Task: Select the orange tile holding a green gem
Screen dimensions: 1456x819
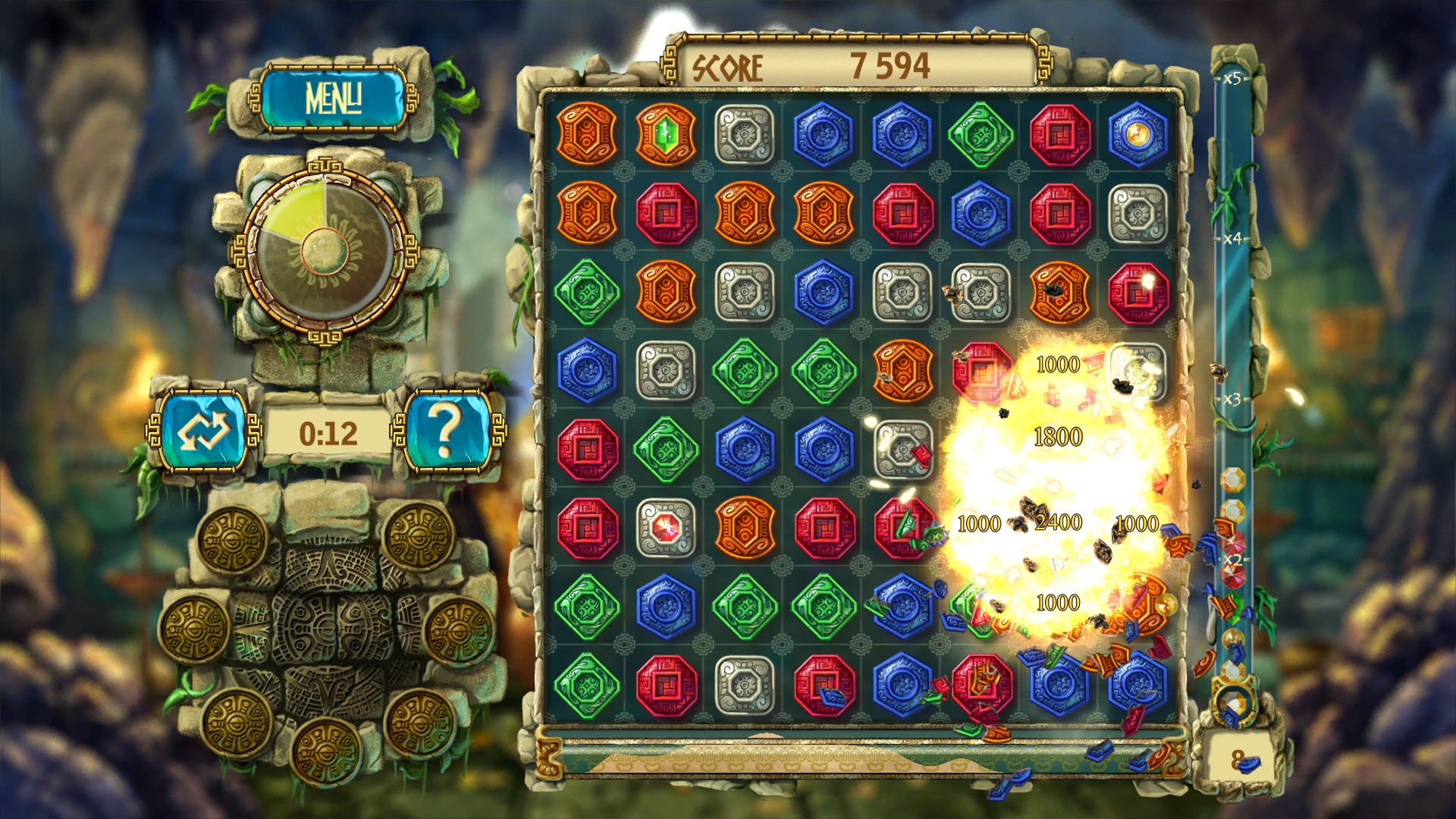Action: tap(665, 135)
